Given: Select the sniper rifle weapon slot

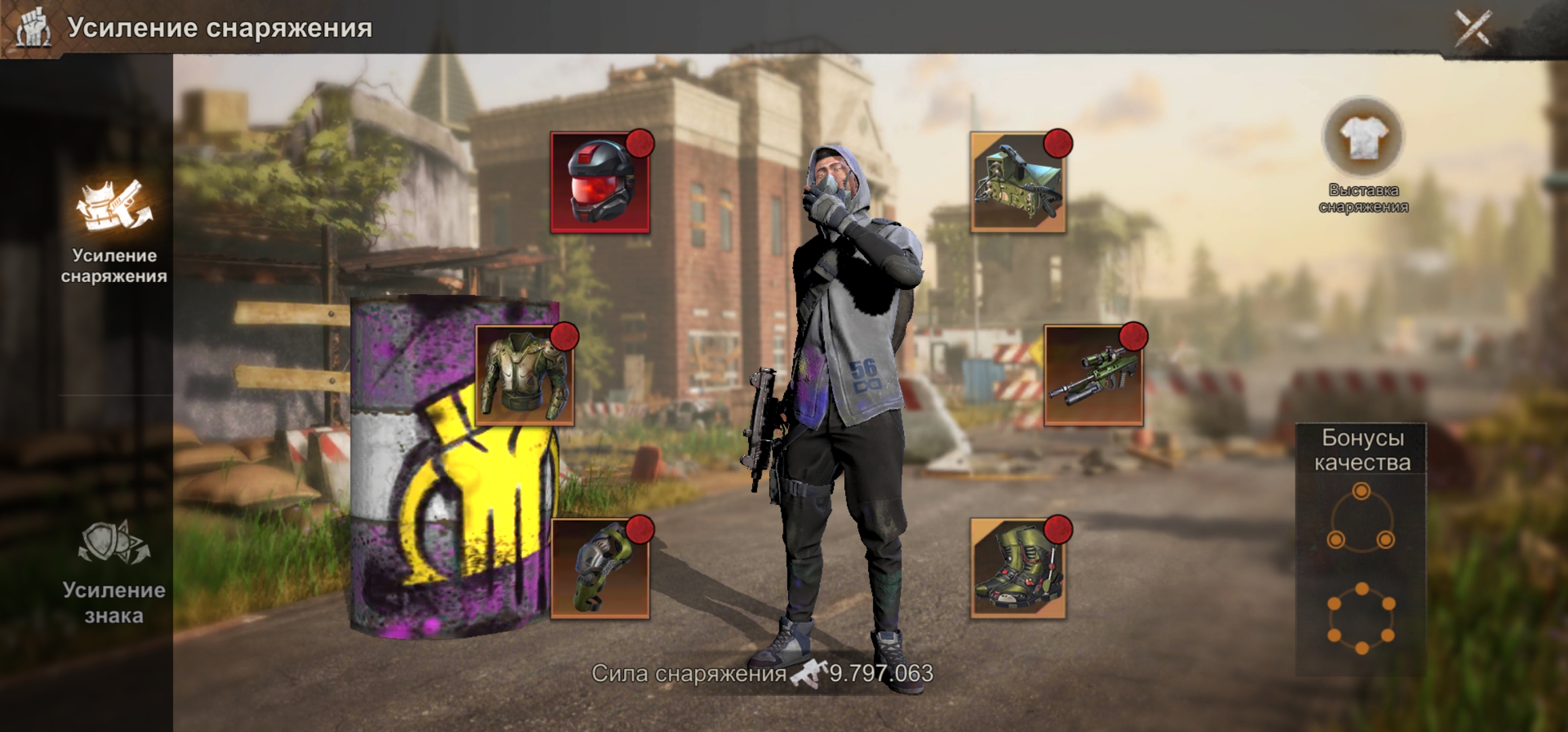Looking at the screenshot, I should (x=1093, y=375).
